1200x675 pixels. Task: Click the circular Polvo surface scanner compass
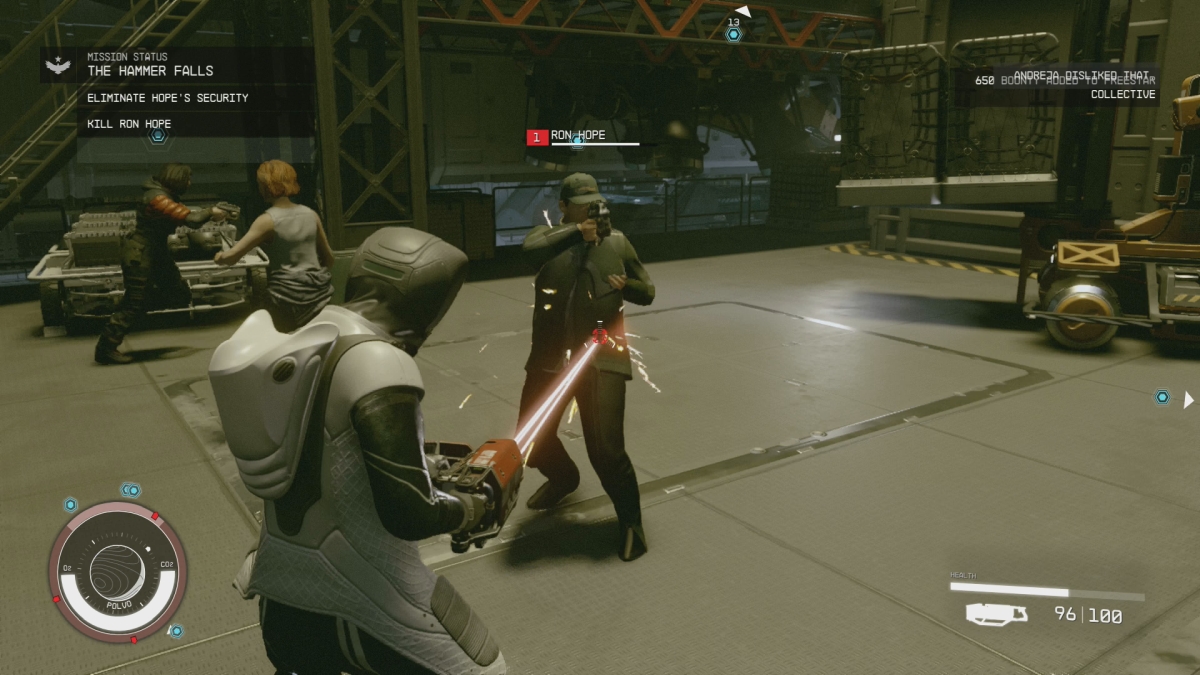118,572
